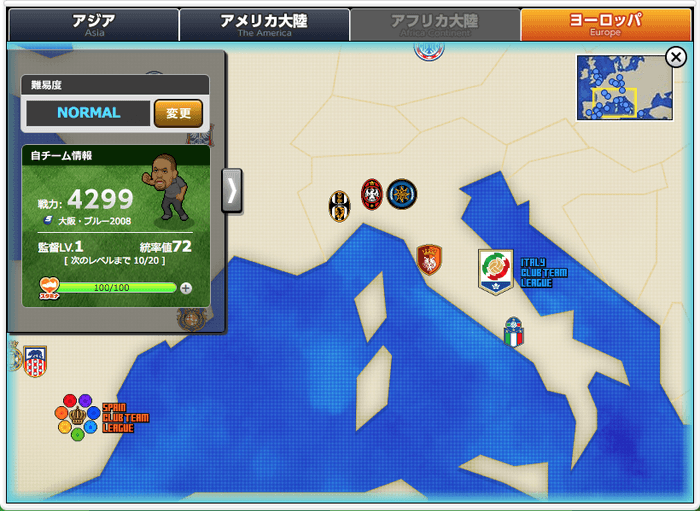Select the red and black oval club emblem
700x511 pixels.
pyautogui.click(x=372, y=194)
